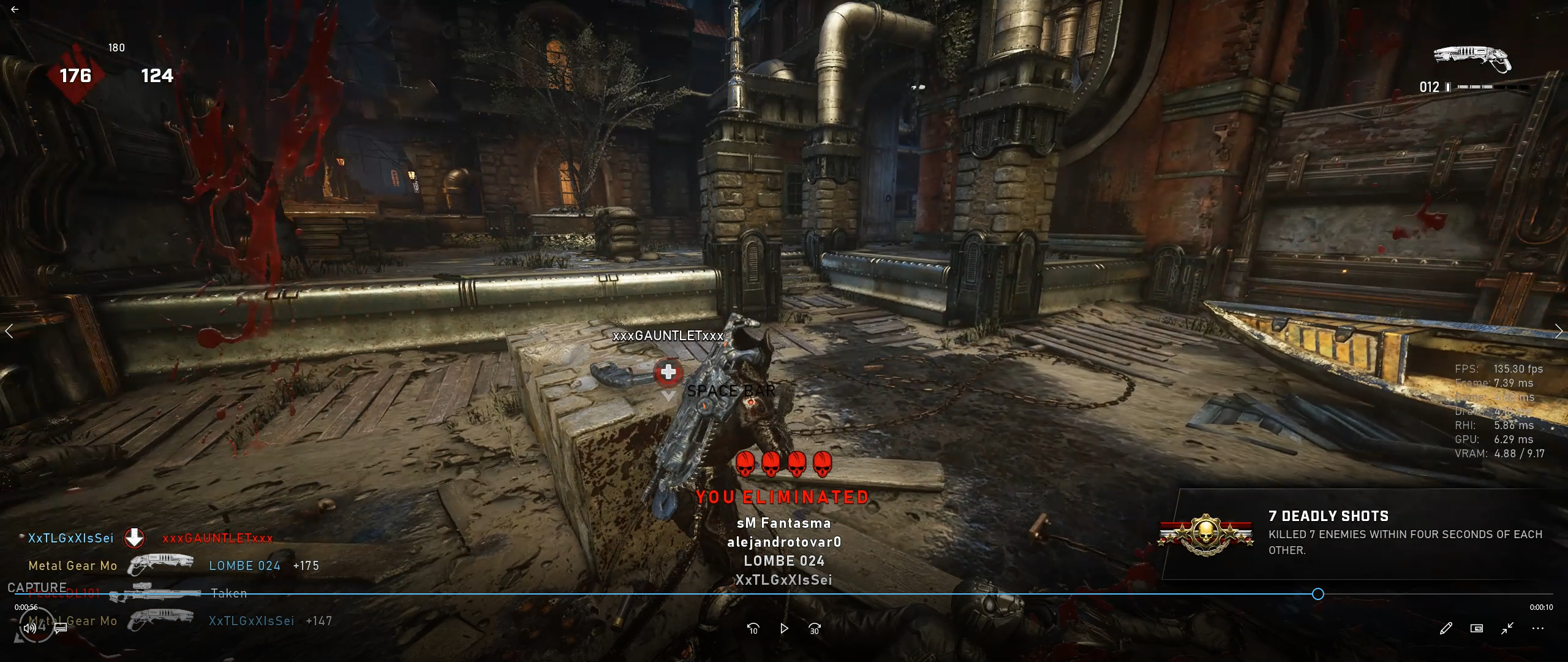Image resolution: width=1568 pixels, height=662 pixels.
Task: Exit fullscreen with the inward arrows button
Action: 1507,628
